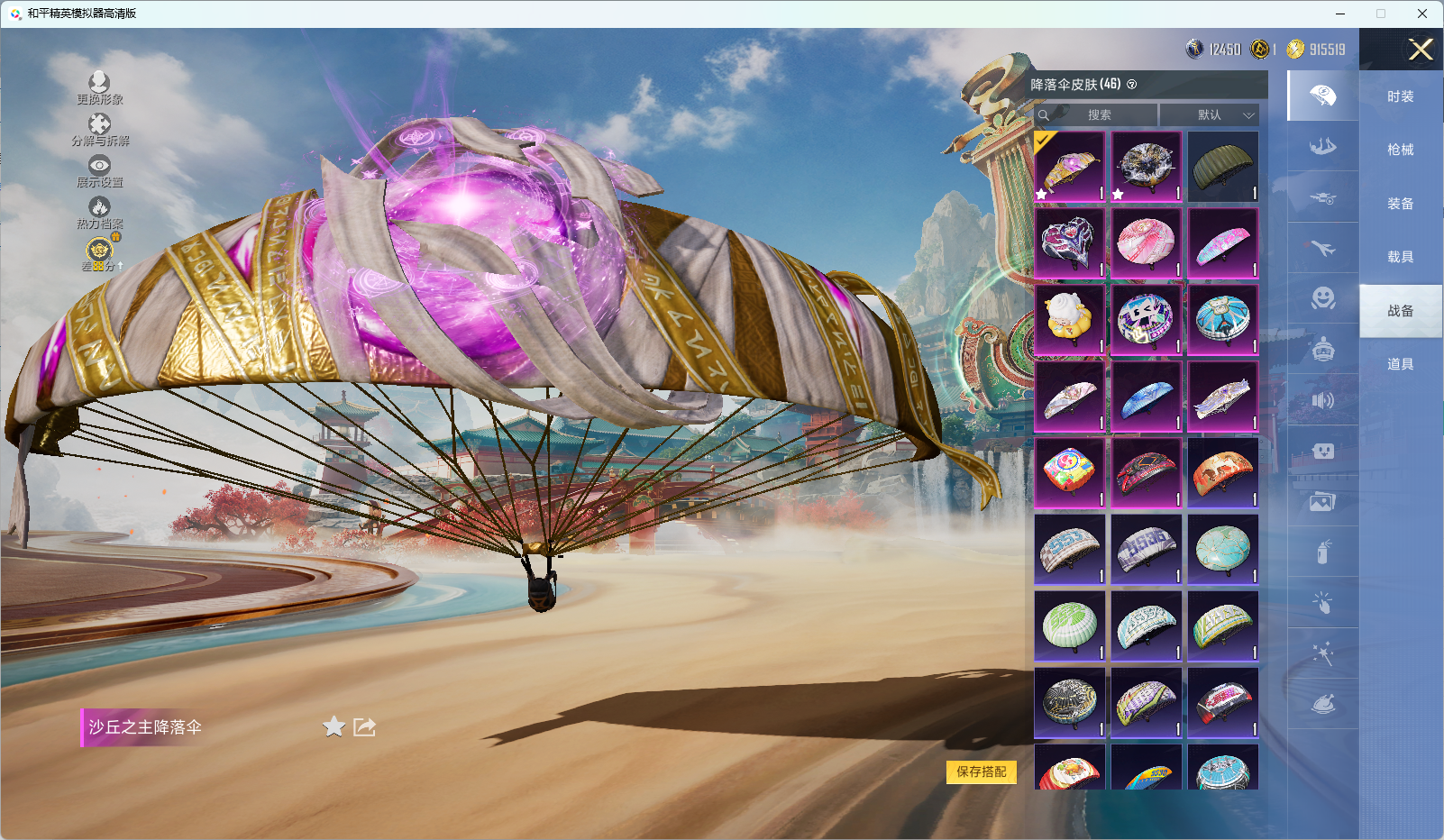
Task: Choose the 道具 category tab
Action: coord(1400,364)
